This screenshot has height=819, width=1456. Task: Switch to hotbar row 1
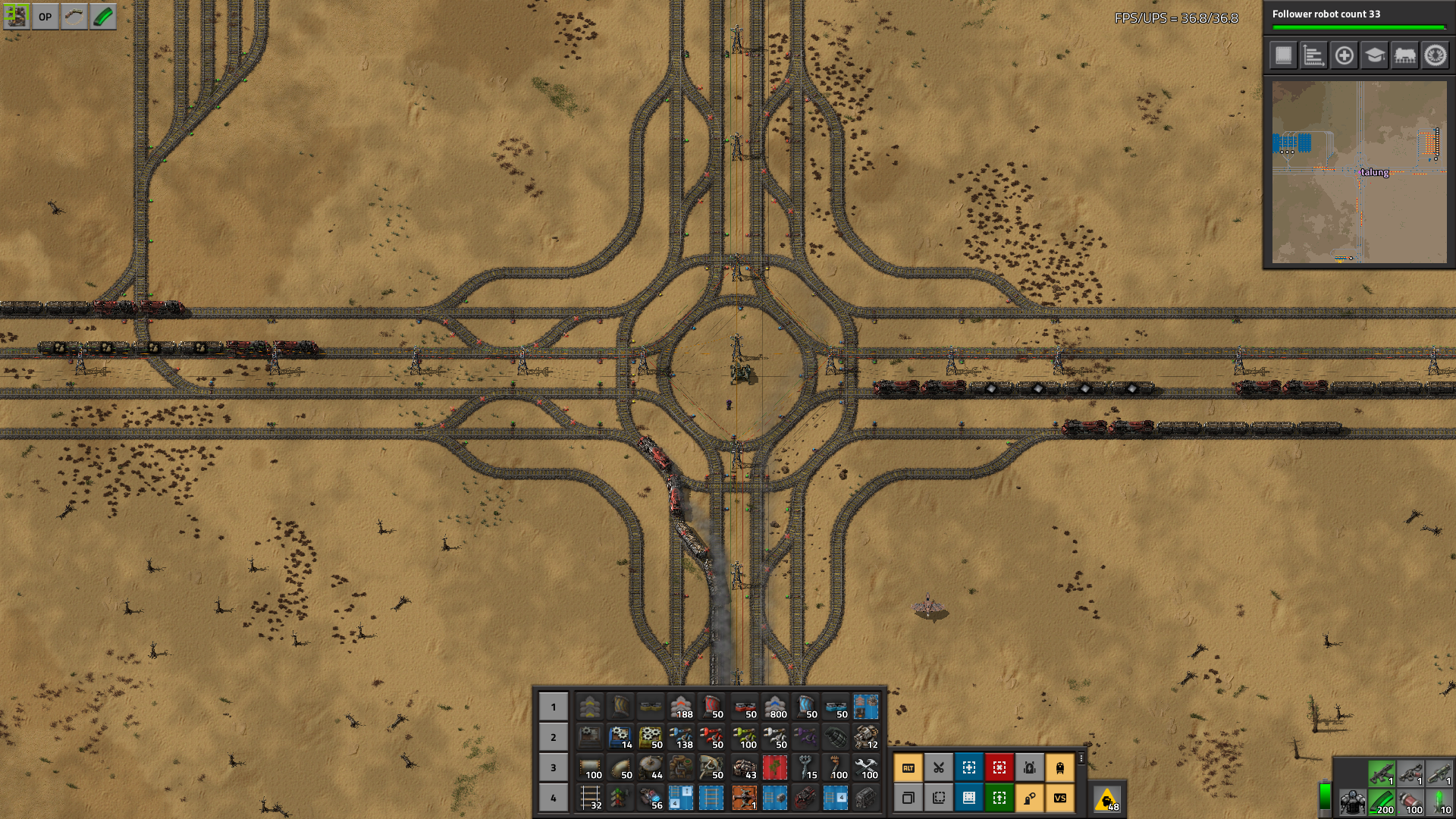point(554,707)
